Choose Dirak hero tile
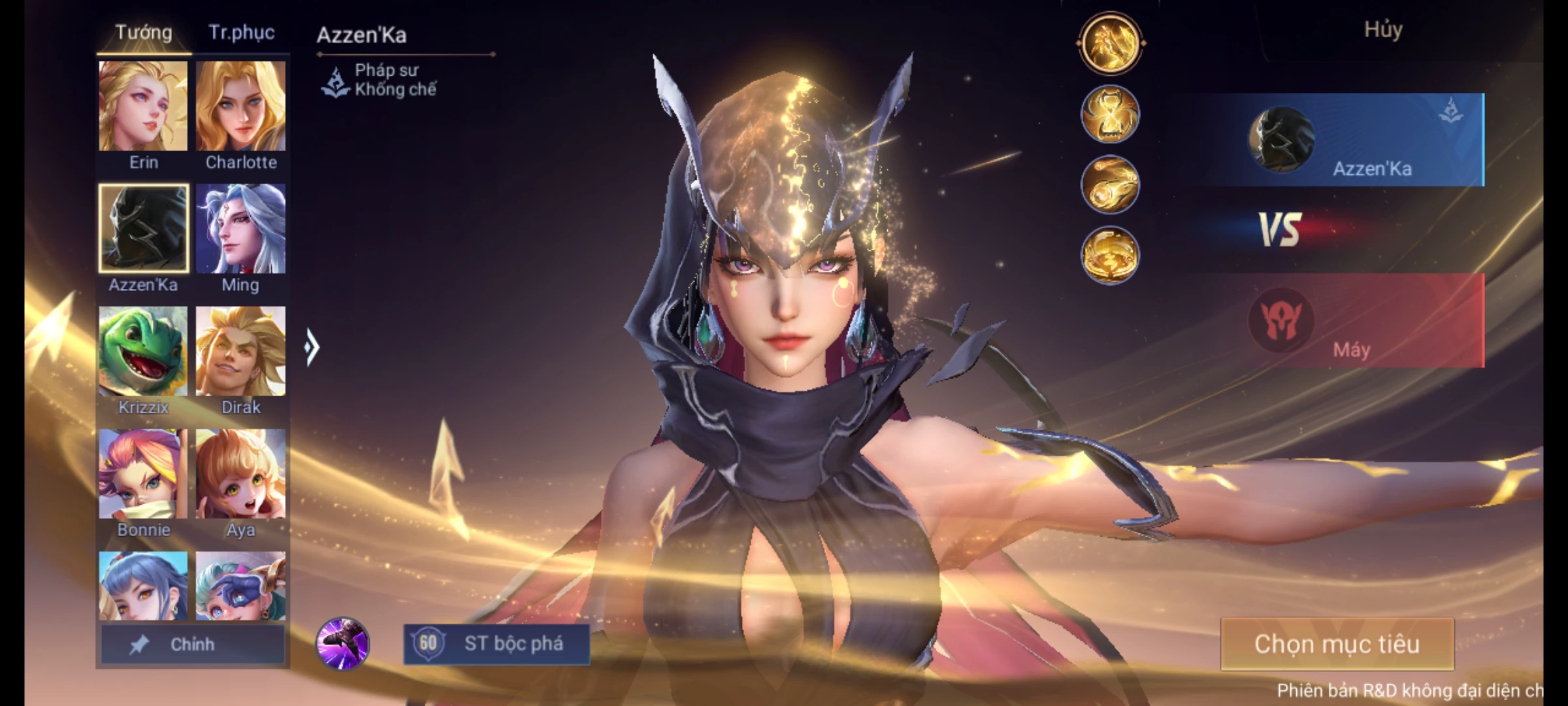1568x706 pixels. [240, 351]
